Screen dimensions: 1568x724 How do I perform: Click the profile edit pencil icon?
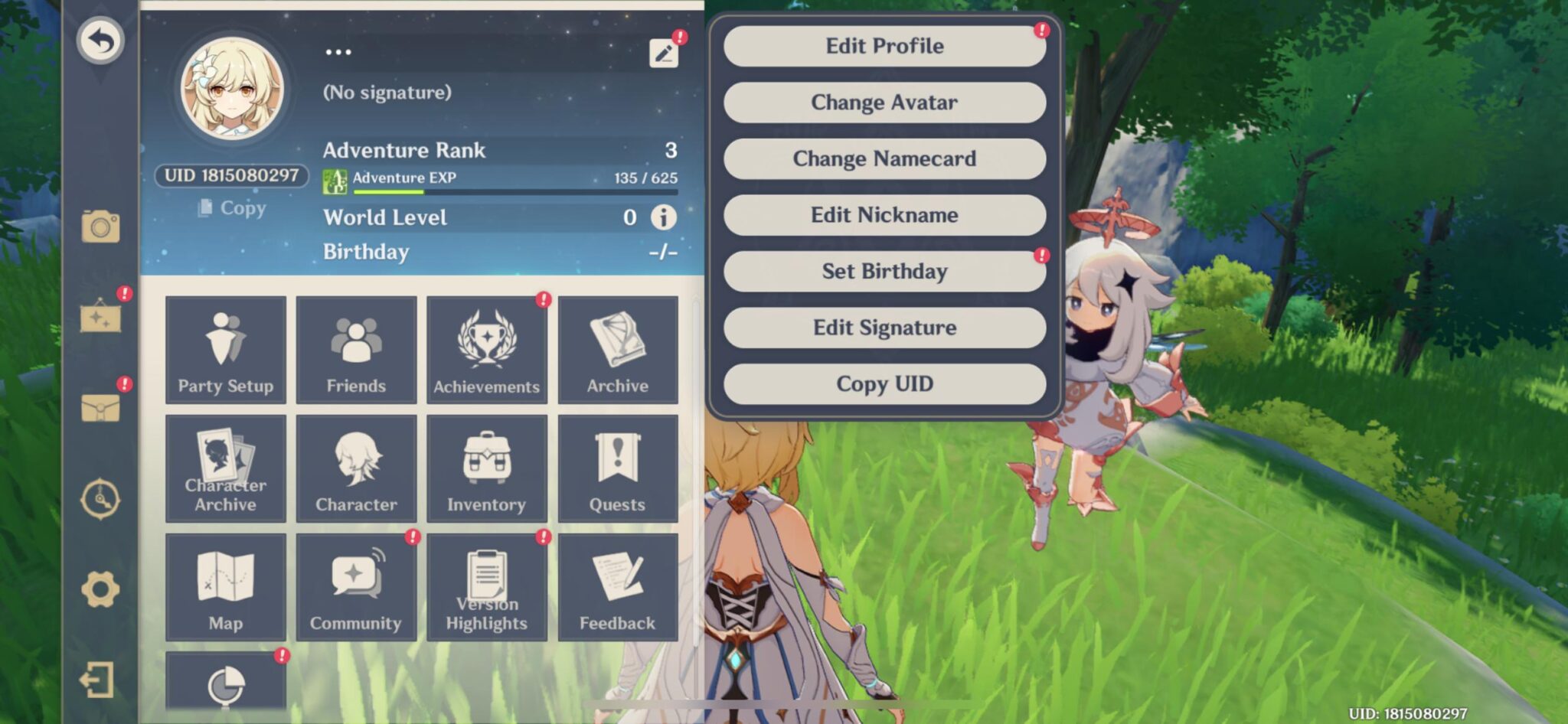coord(665,51)
